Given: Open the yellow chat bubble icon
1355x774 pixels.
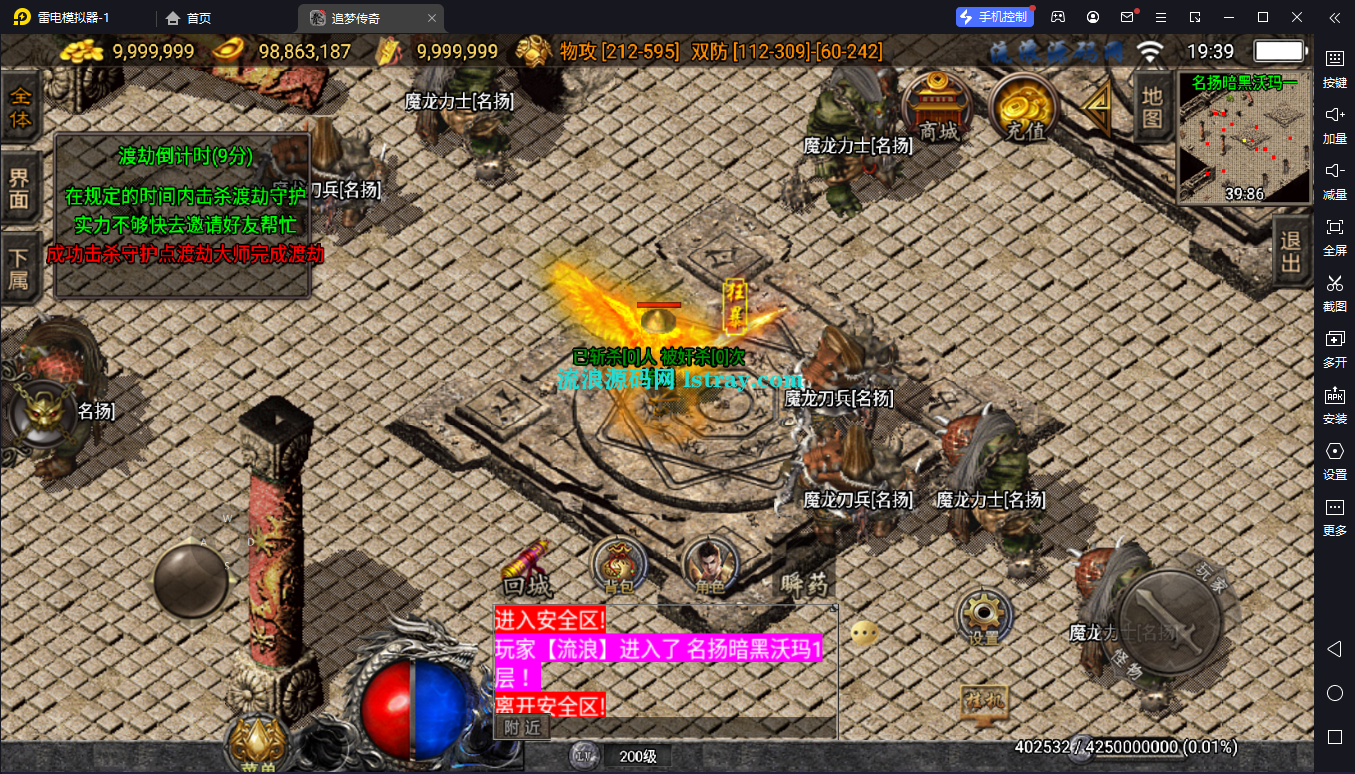Looking at the screenshot, I should point(865,633).
